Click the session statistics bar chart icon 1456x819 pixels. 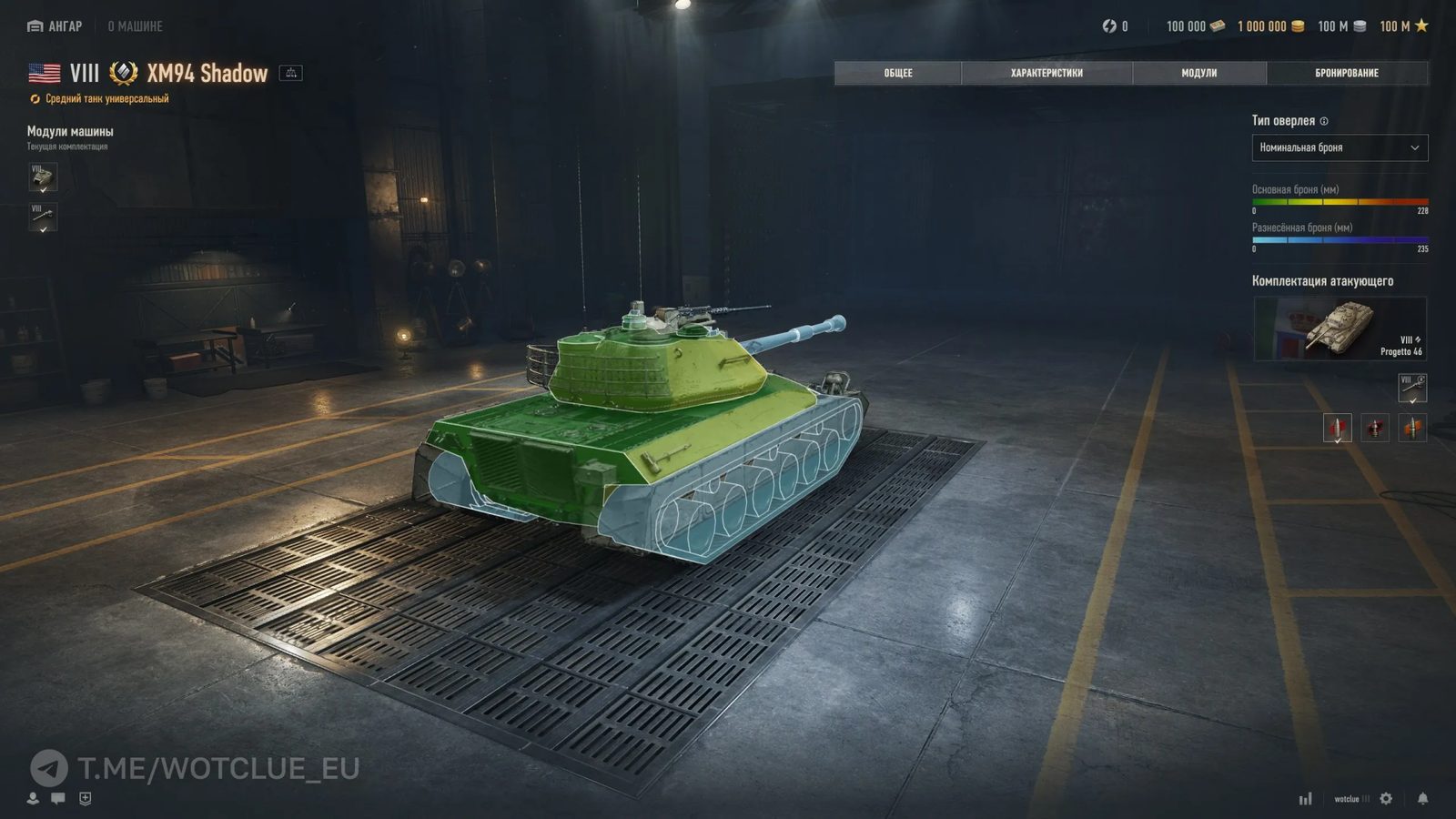1305,799
